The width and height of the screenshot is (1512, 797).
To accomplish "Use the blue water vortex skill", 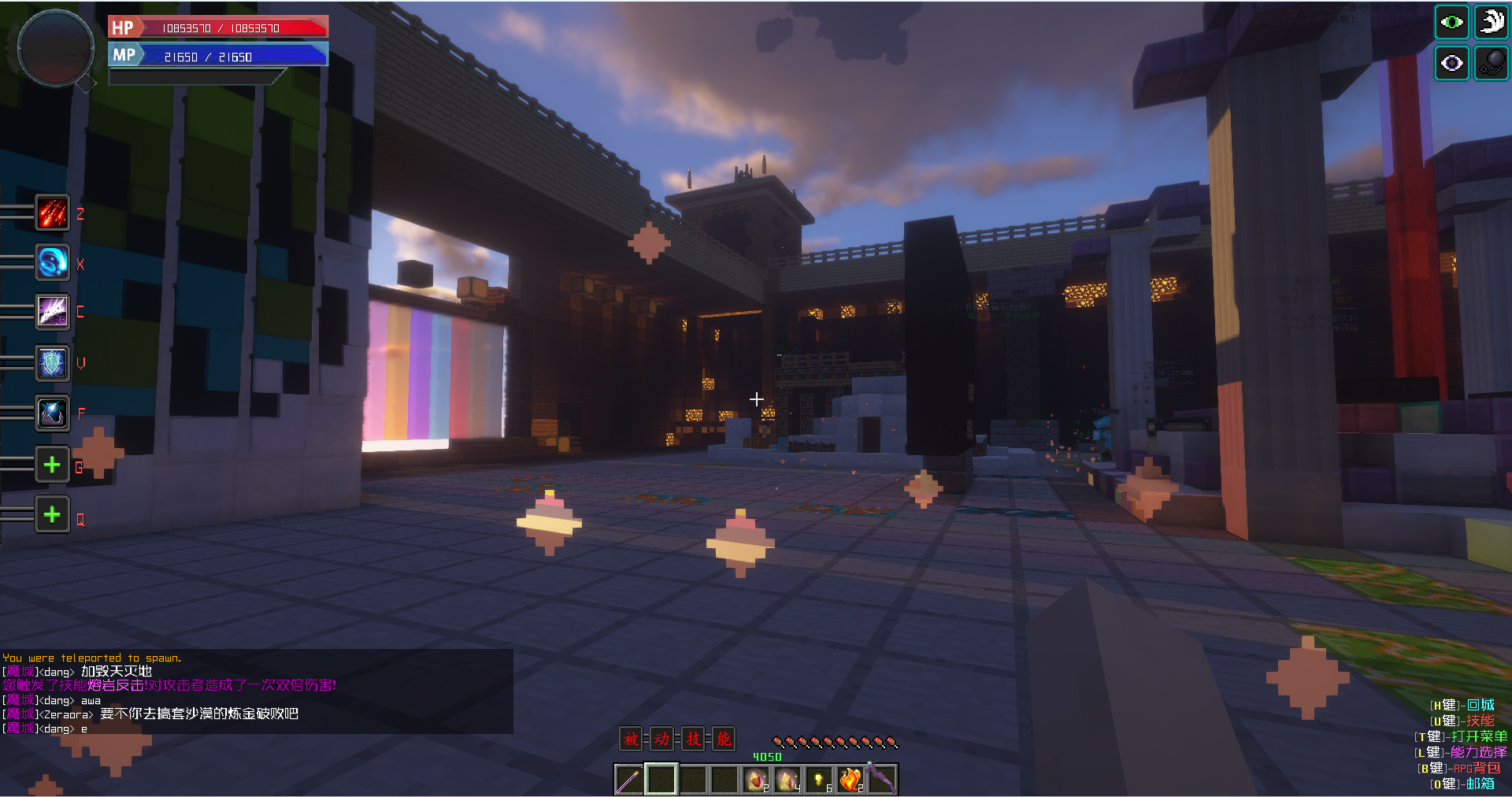I will pos(53,262).
